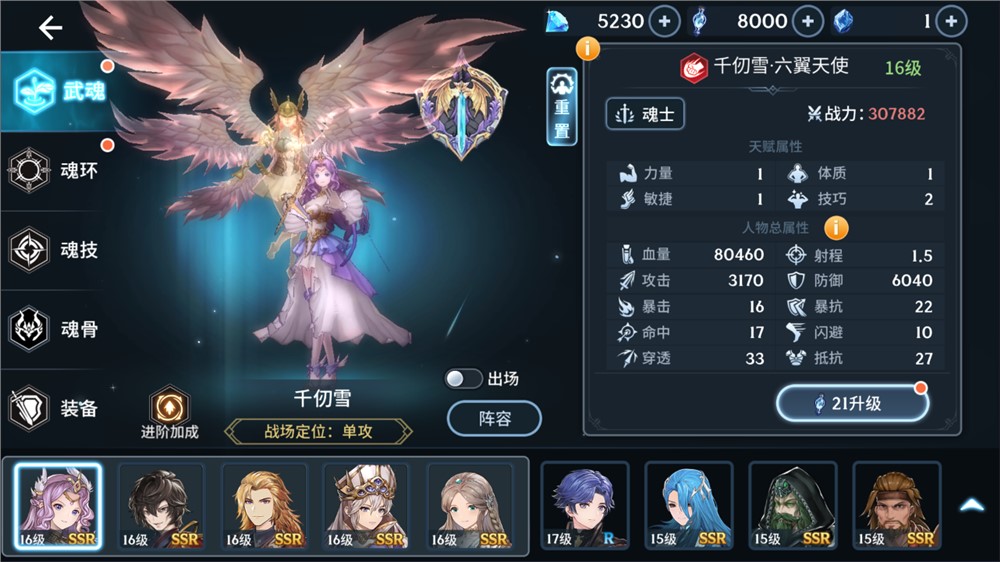Image resolution: width=1000 pixels, height=562 pixels.
Task: Open the 阵容 lineup button
Action: [494, 419]
